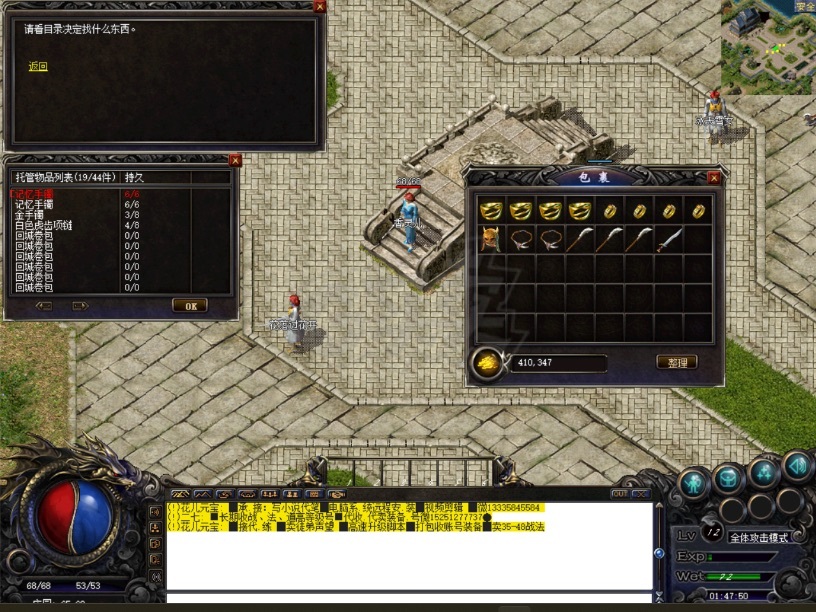The height and width of the screenshot is (612, 816).
Task: Close the chat panel with its X button
Action: [x=641, y=493]
